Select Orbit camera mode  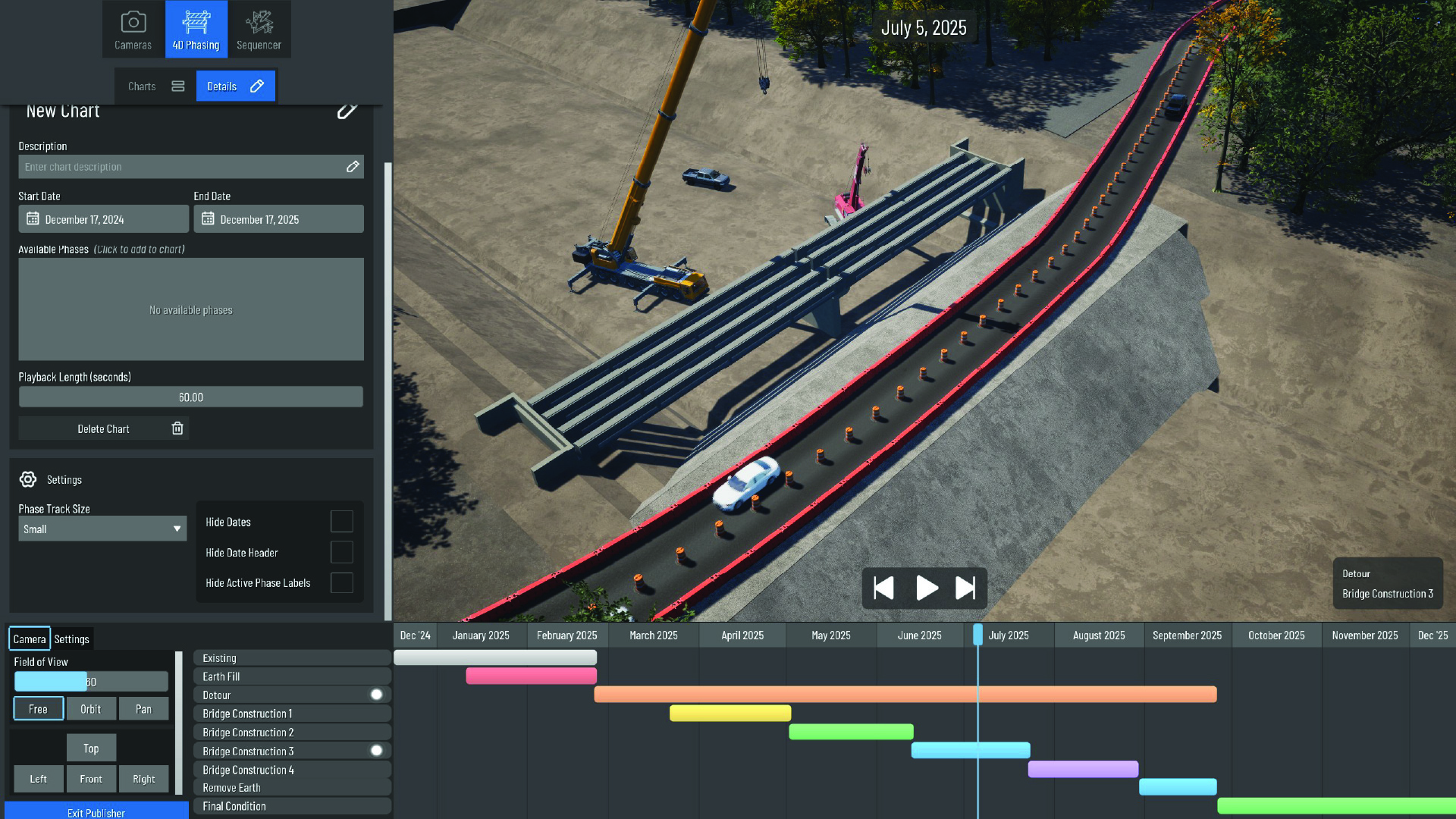pos(91,709)
